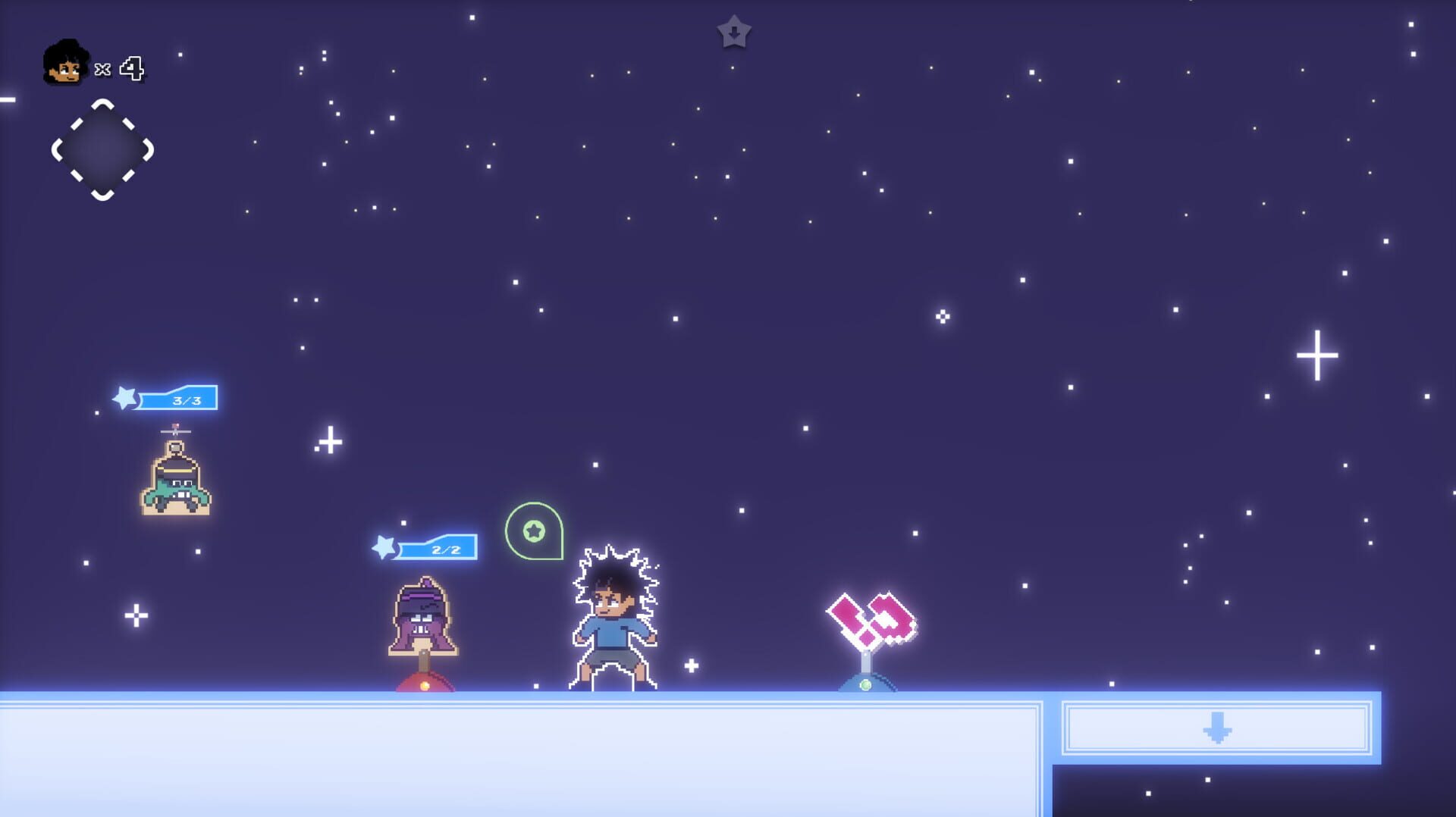Viewport: 1456px width, 817px height.
Task: Select the purple-haired mannequin enemy
Action: coord(422,614)
